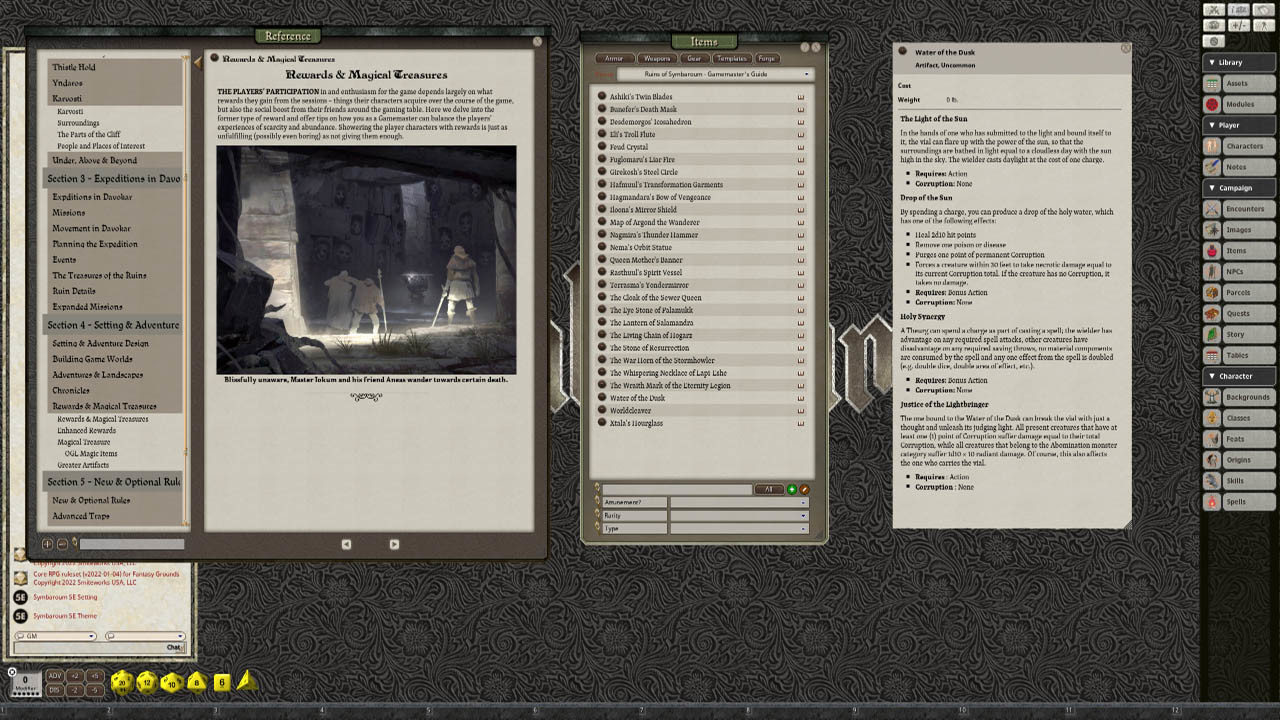Image resolution: width=1280 pixels, height=720 pixels.
Task: Toggle the DIS roll modifier
Action: click(x=55, y=691)
